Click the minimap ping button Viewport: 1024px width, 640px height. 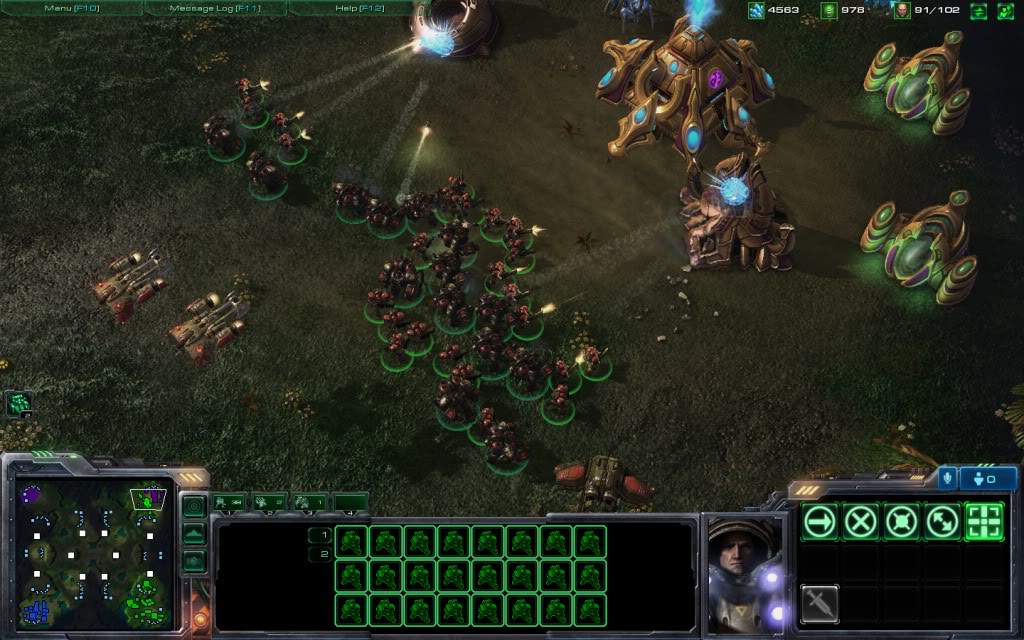(194, 507)
